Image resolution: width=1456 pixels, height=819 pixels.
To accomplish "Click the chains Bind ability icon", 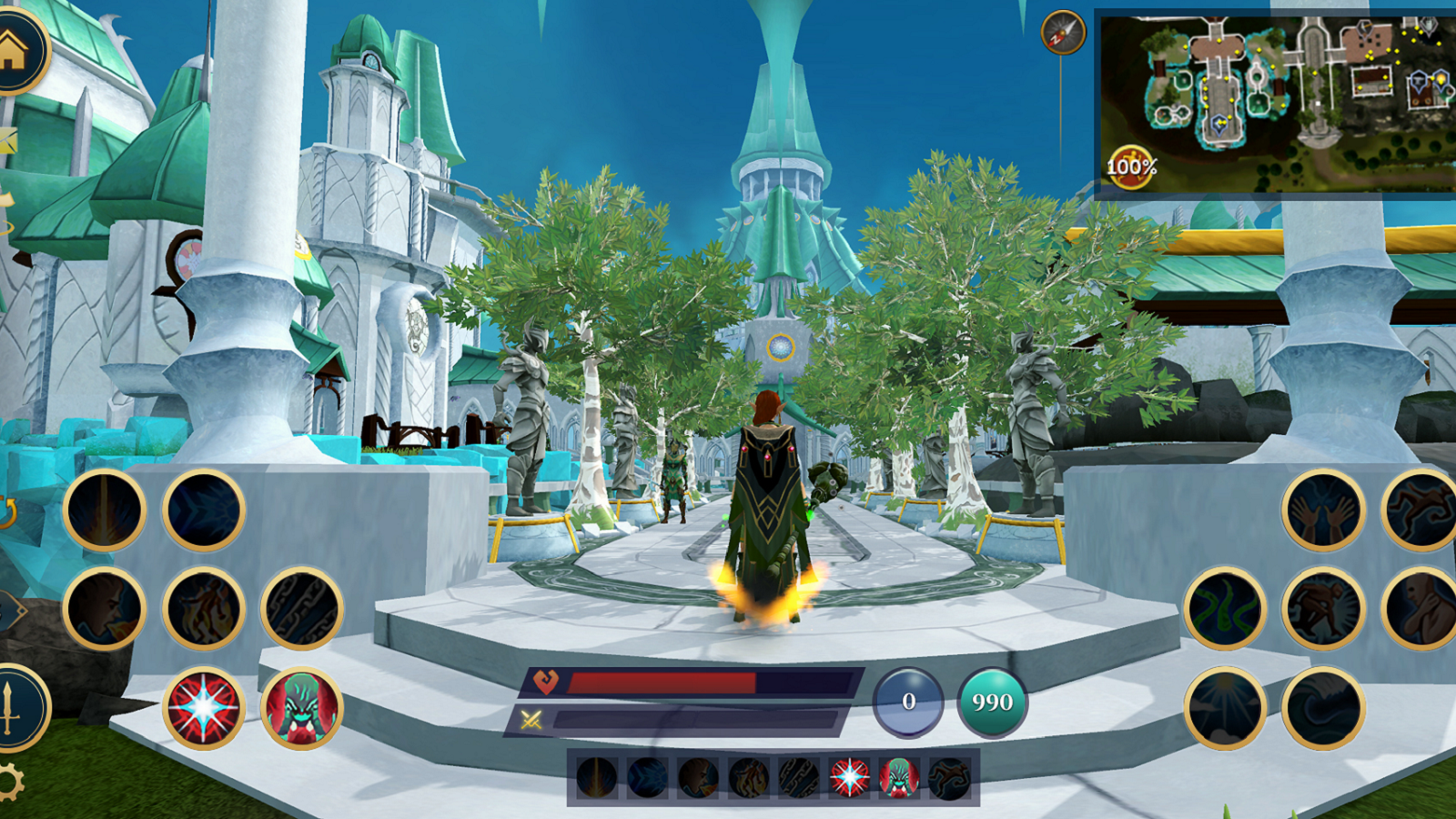I will (302, 605).
